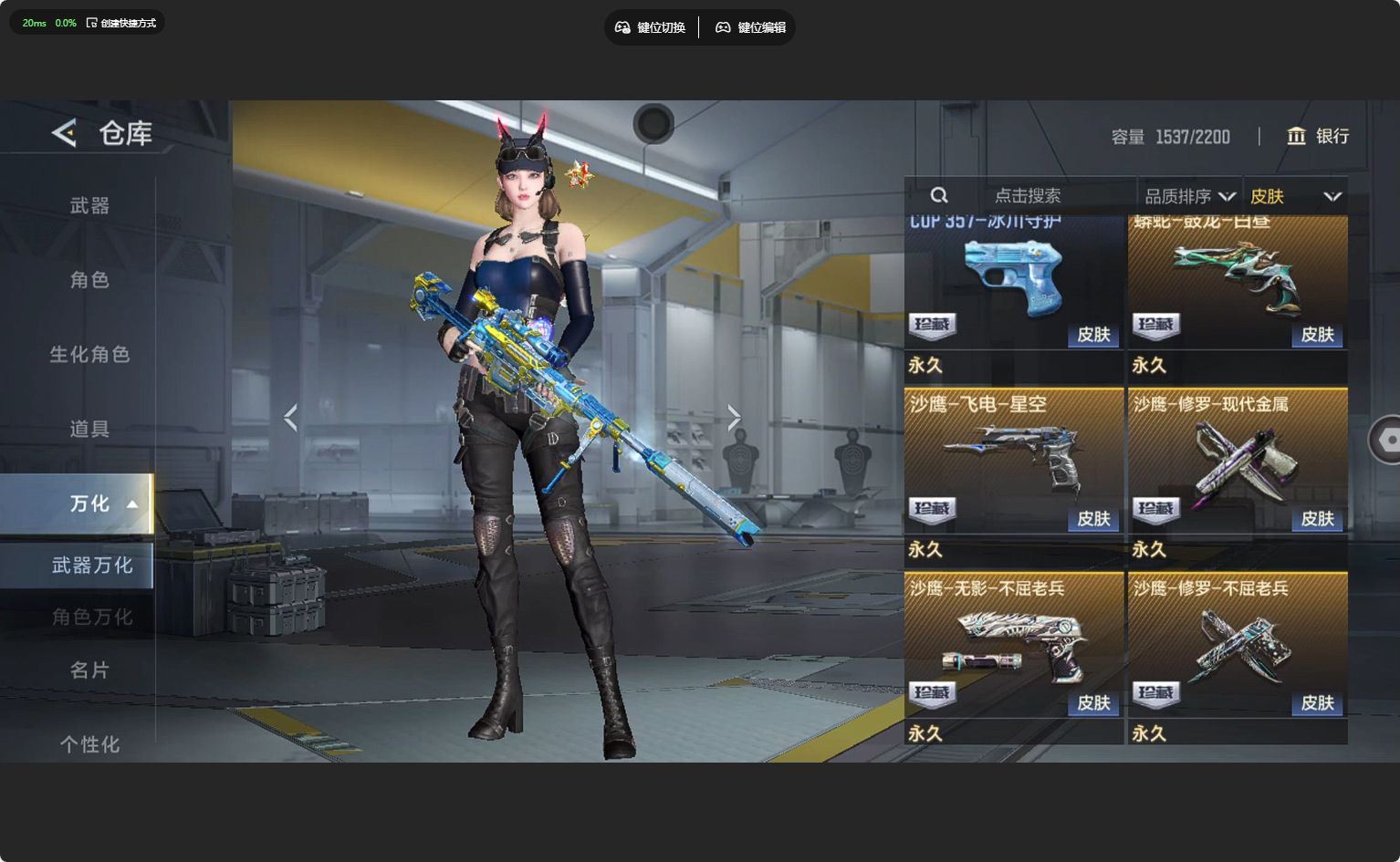Select the 沙鹰-飞电-星空 skin
Screen dimensions: 1400x862
click(1013, 461)
